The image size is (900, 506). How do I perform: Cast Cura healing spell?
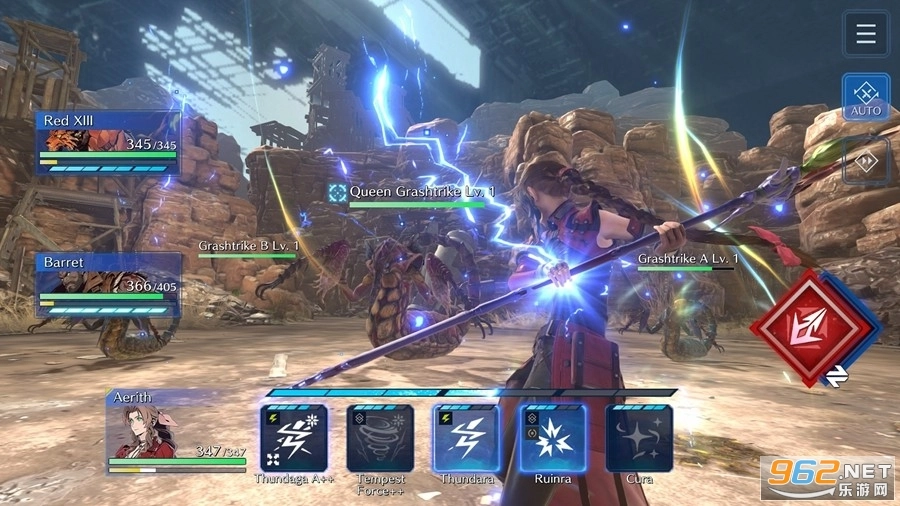click(x=639, y=438)
